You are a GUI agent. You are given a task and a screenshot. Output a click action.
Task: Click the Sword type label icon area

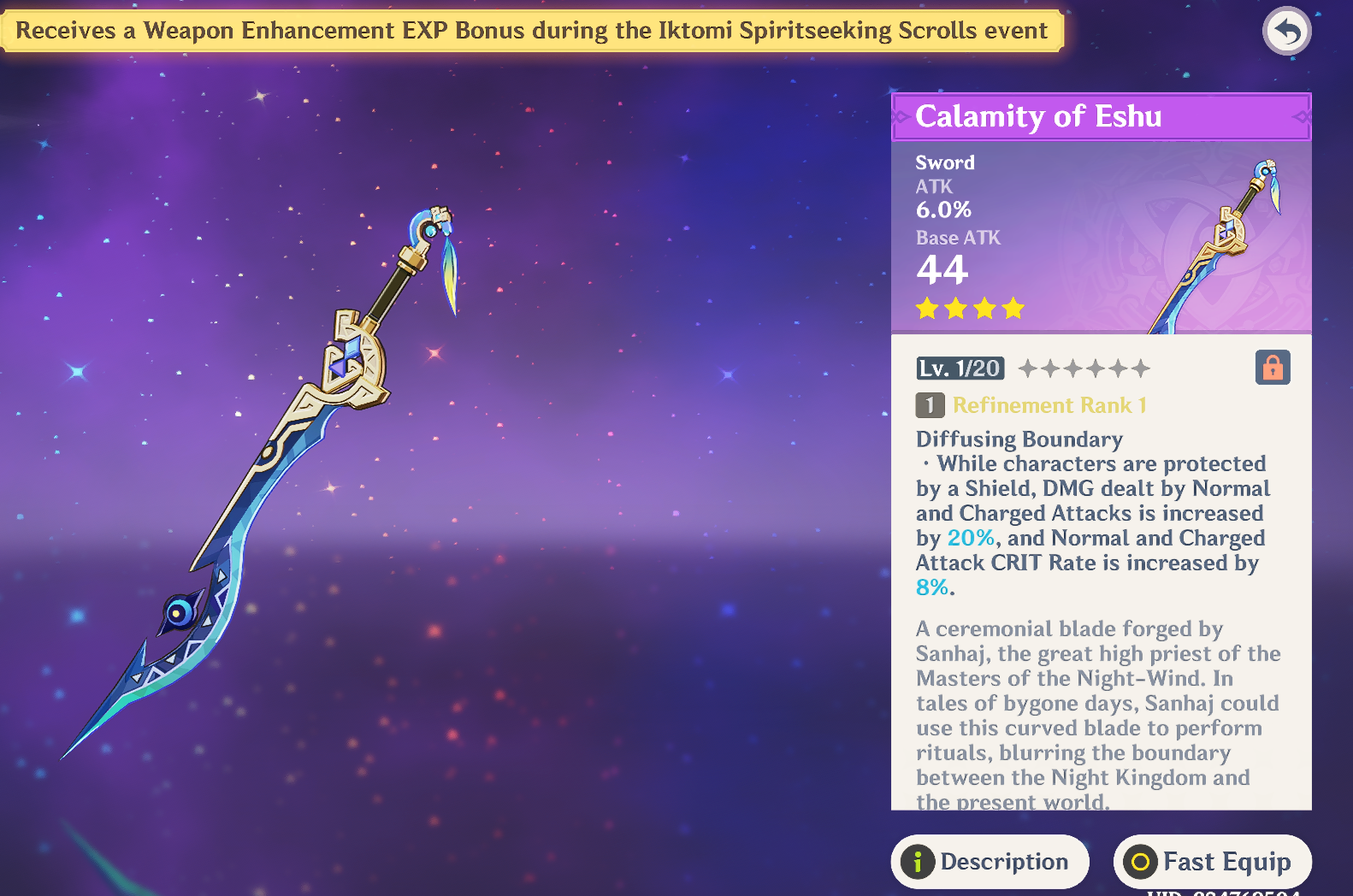[x=943, y=162]
